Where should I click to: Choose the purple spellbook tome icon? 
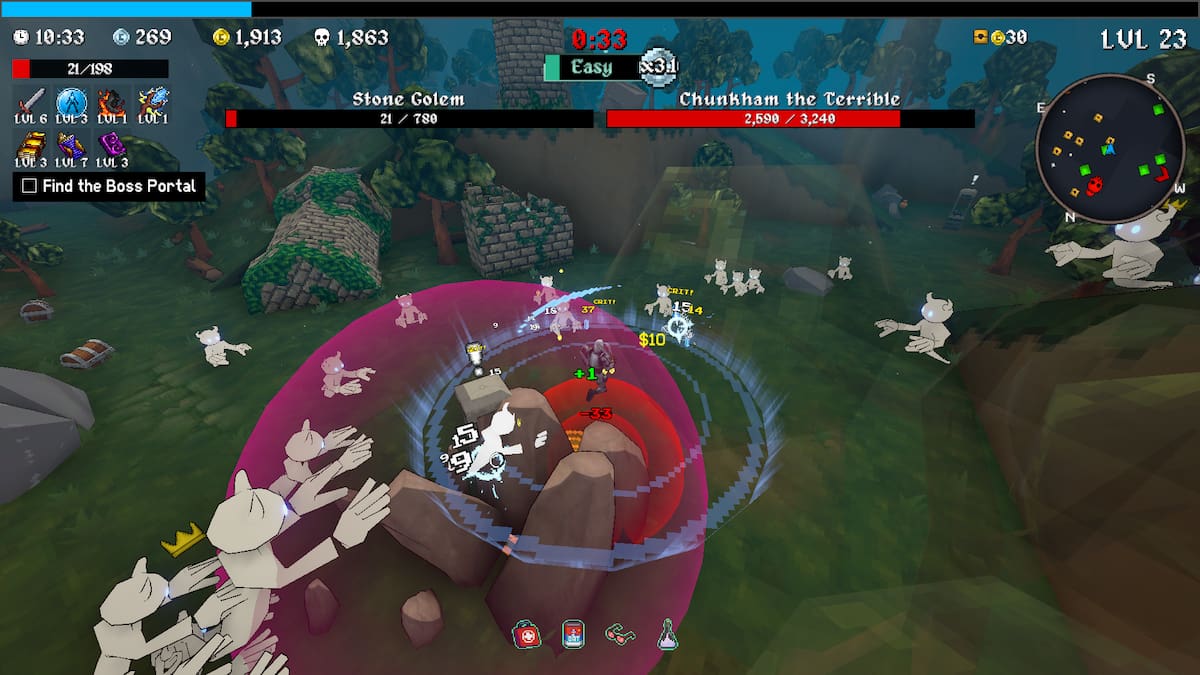111,146
